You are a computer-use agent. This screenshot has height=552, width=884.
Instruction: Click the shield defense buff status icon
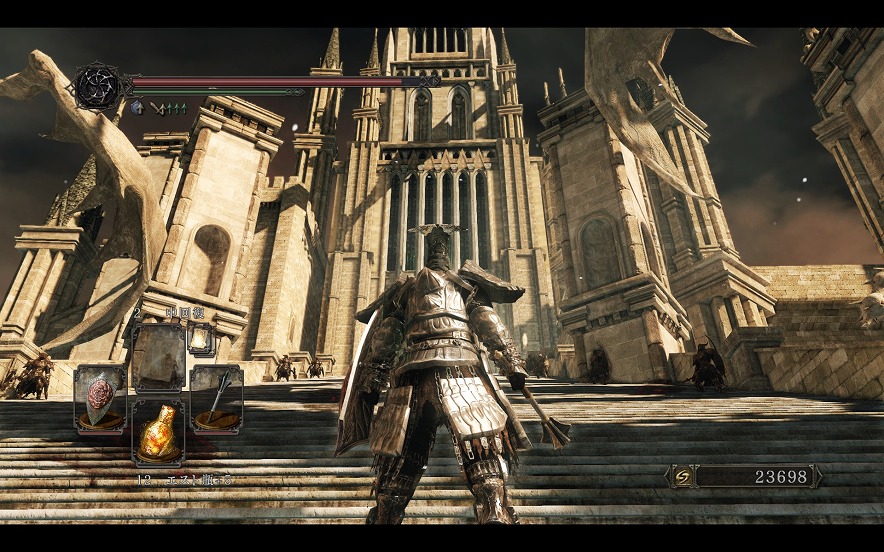click(137, 107)
